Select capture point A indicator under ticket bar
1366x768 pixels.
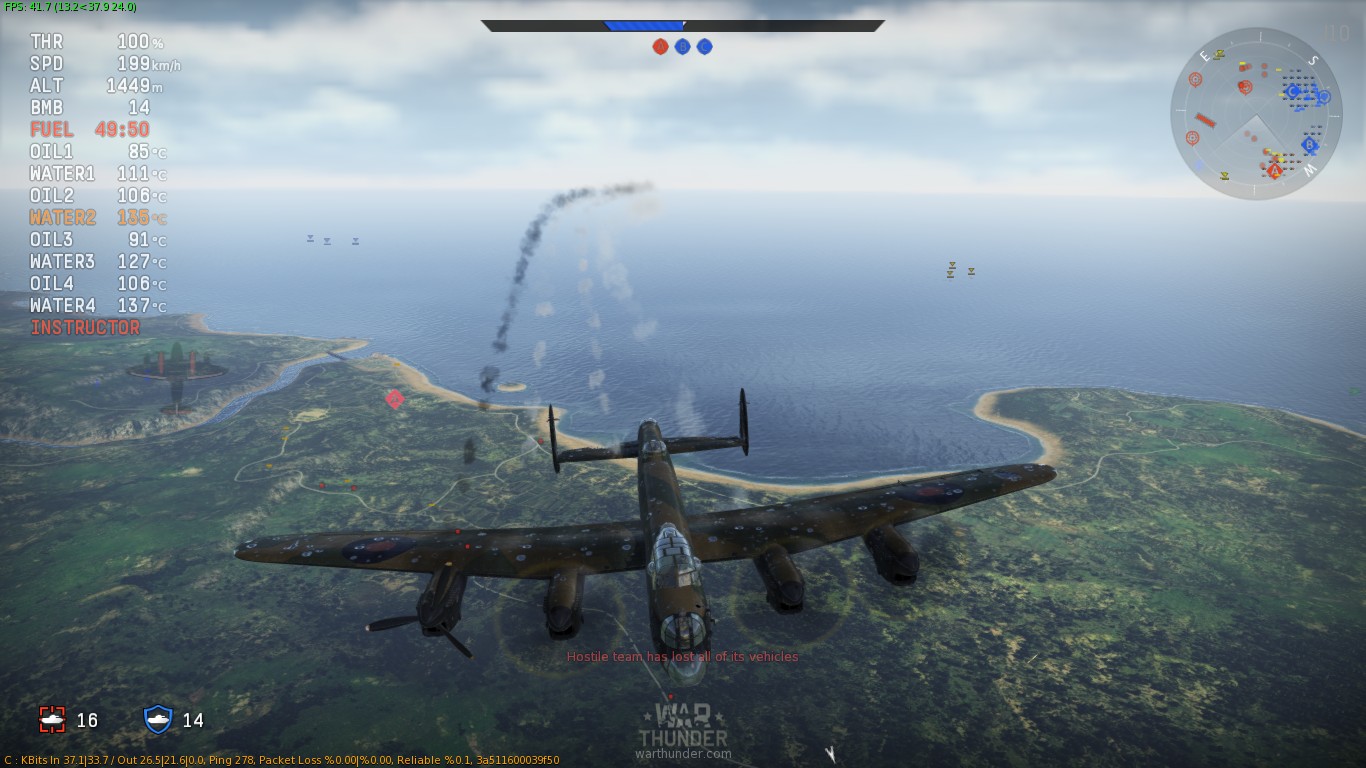(x=660, y=46)
